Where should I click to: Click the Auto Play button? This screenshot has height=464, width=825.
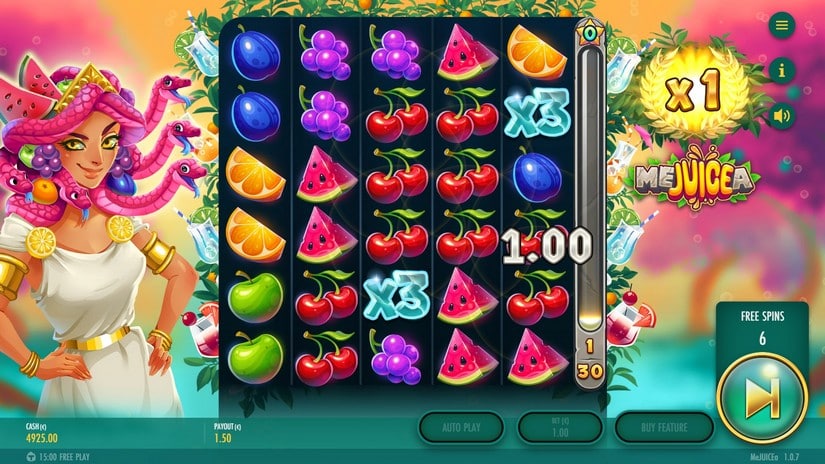click(x=461, y=427)
